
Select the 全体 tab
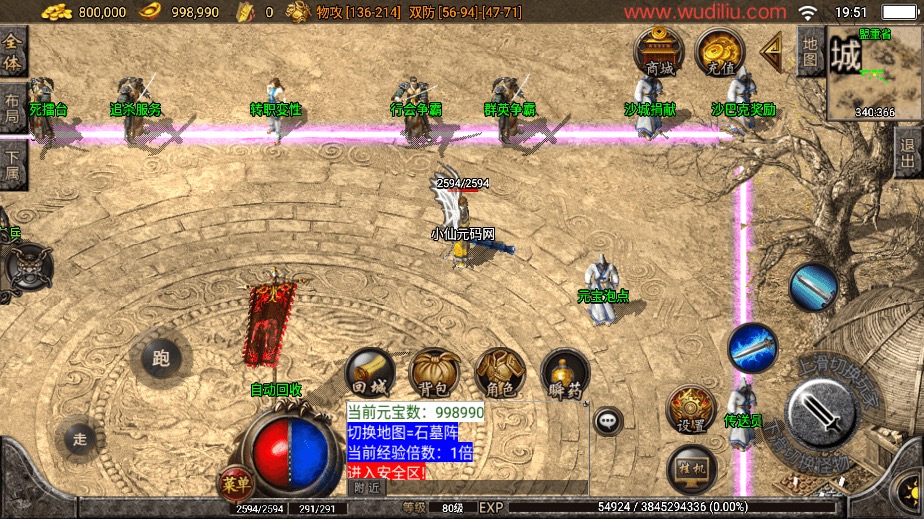(x=13, y=51)
